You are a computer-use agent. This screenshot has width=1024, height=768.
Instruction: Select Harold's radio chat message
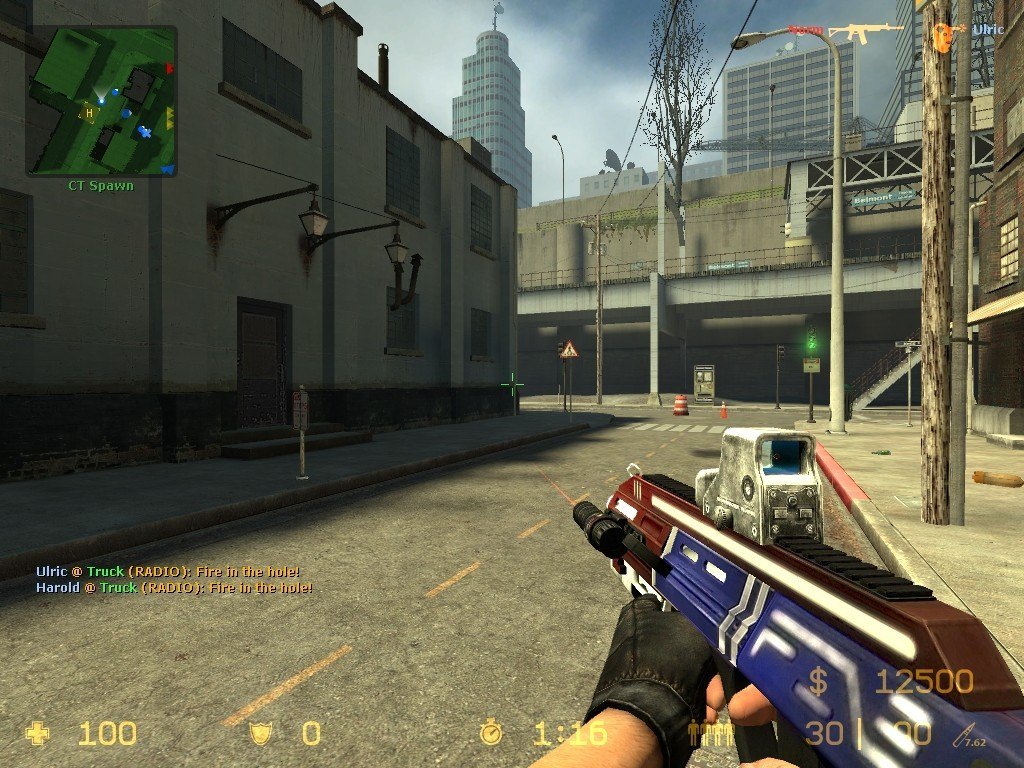pyautogui.click(x=174, y=588)
